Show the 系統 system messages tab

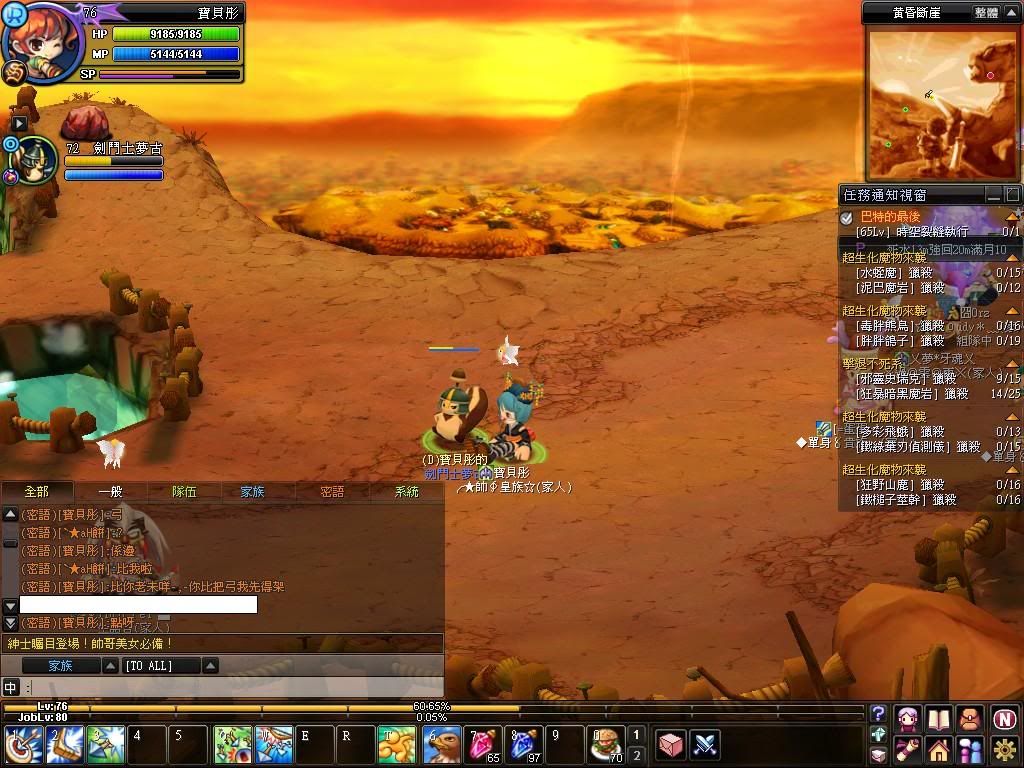click(x=407, y=492)
